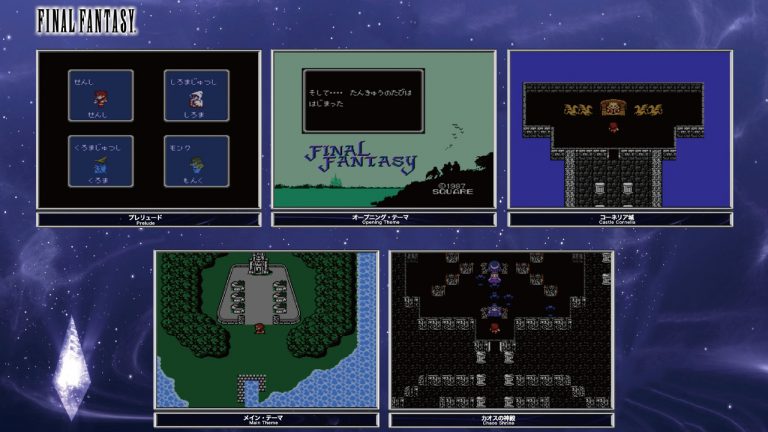Select the Prelude track thumbnail

148,130
